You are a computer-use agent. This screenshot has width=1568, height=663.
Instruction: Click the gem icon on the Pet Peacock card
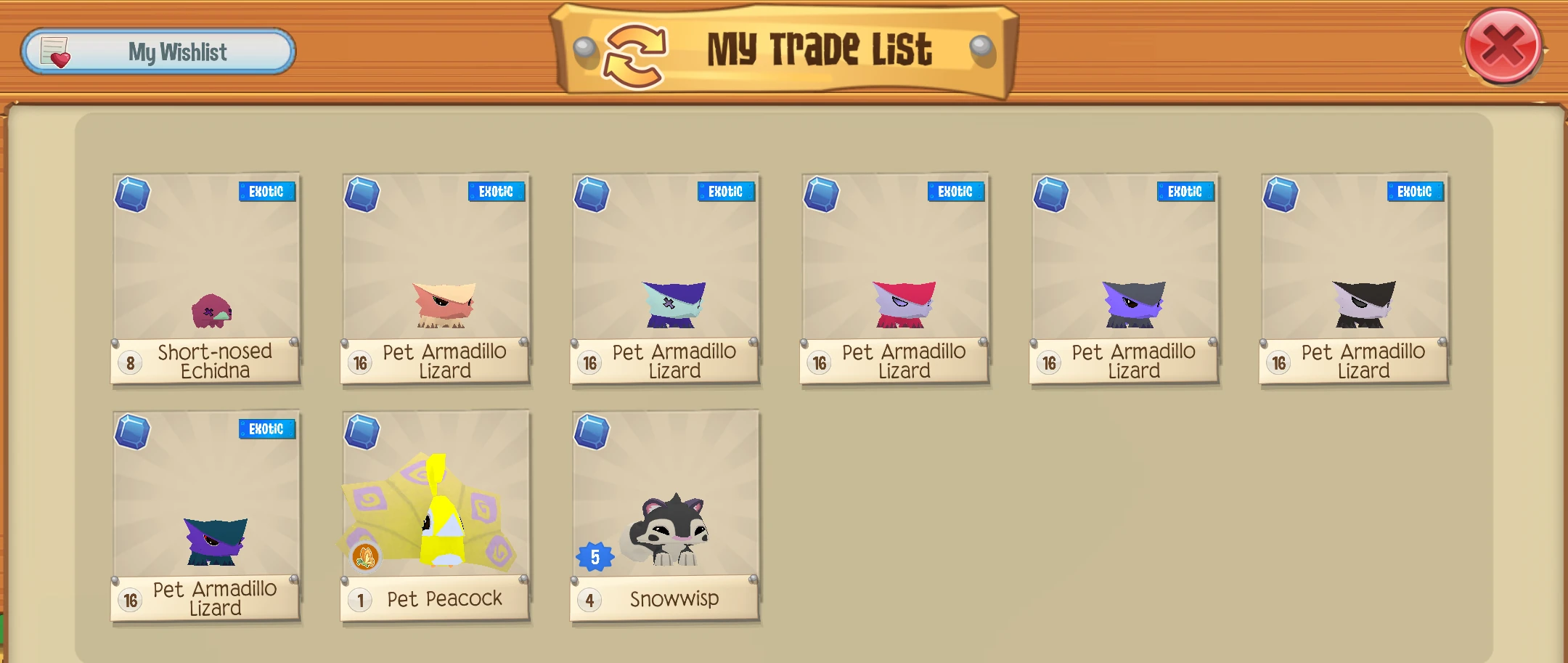(362, 431)
